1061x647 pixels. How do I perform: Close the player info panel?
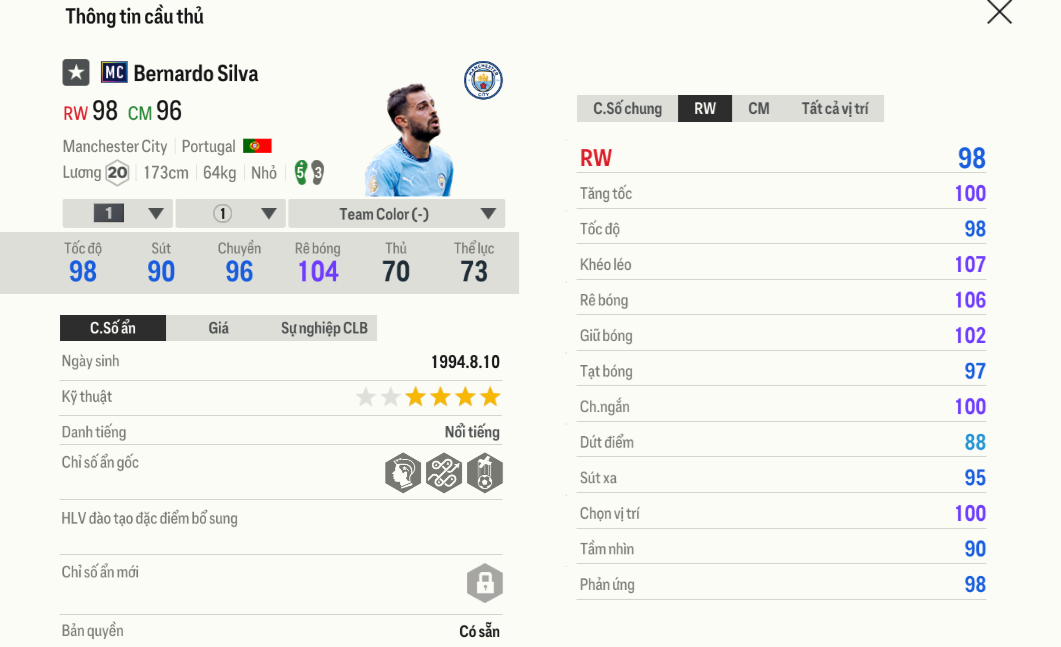(x=999, y=12)
